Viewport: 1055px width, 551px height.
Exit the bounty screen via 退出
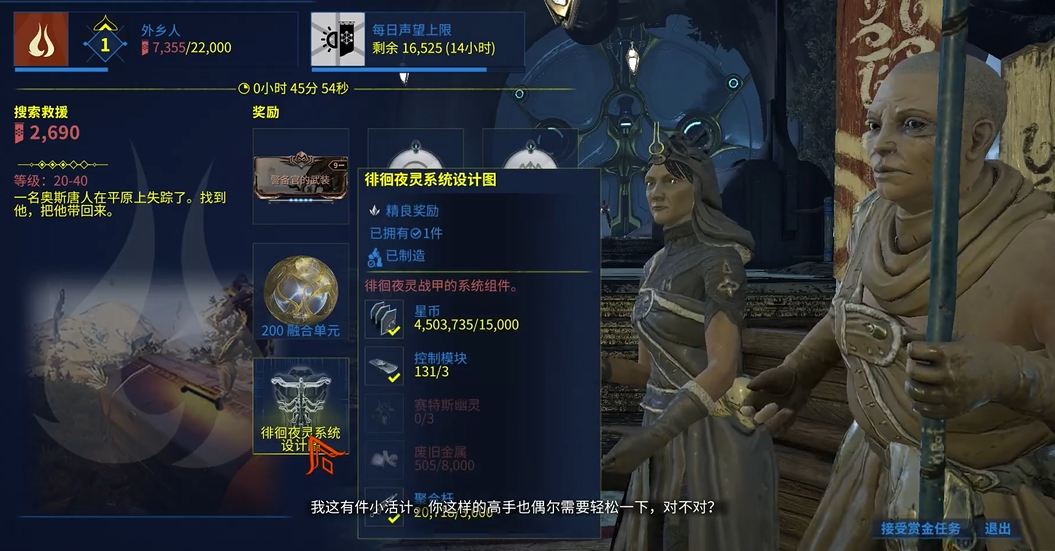pos(997,529)
